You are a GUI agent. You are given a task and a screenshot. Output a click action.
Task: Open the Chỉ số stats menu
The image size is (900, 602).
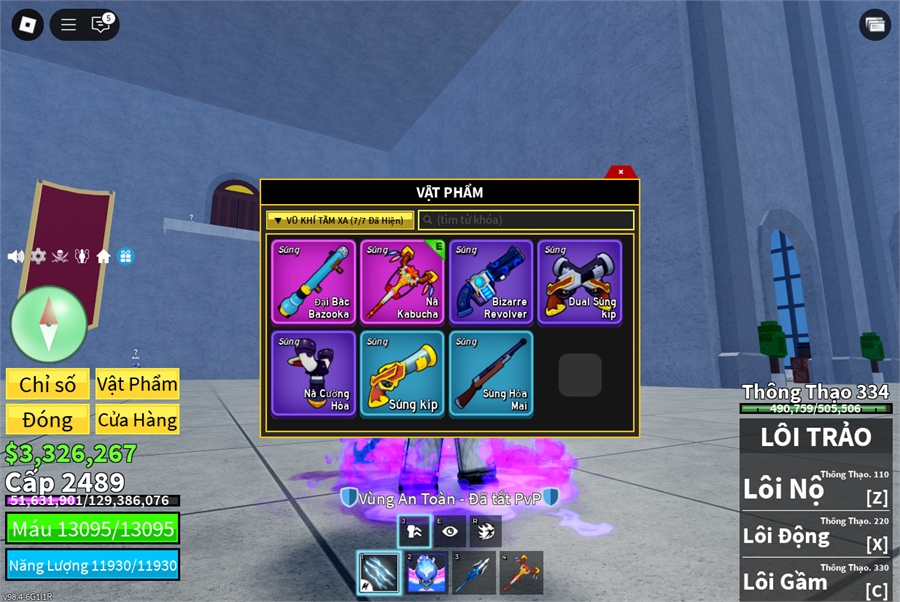[x=48, y=385]
